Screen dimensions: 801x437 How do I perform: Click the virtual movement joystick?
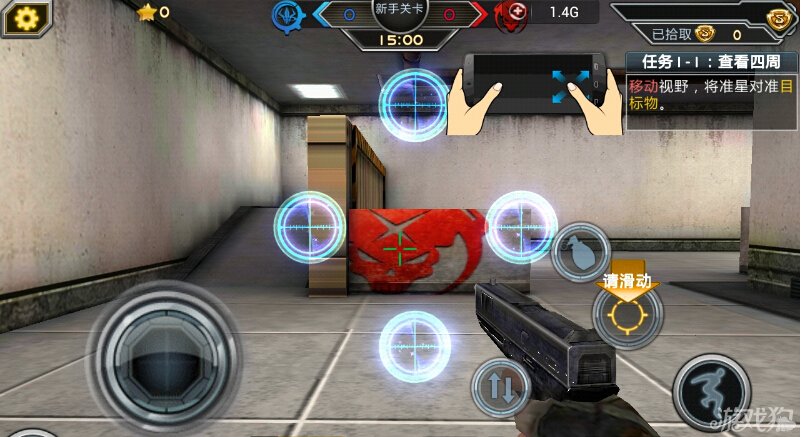pyautogui.click(x=163, y=355)
